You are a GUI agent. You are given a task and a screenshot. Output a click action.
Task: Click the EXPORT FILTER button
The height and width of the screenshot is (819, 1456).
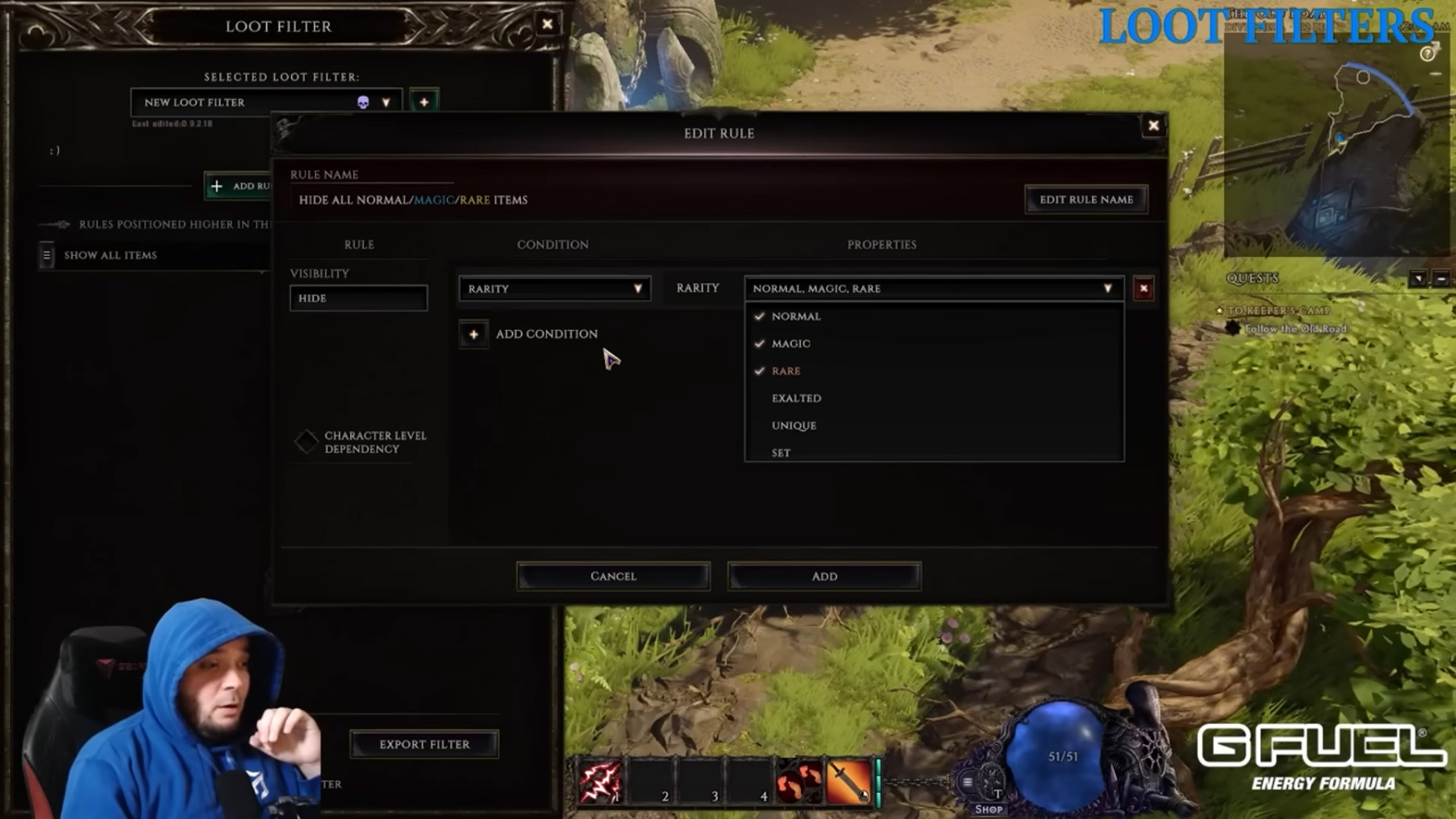pyautogui.click(x=423, y=743)
